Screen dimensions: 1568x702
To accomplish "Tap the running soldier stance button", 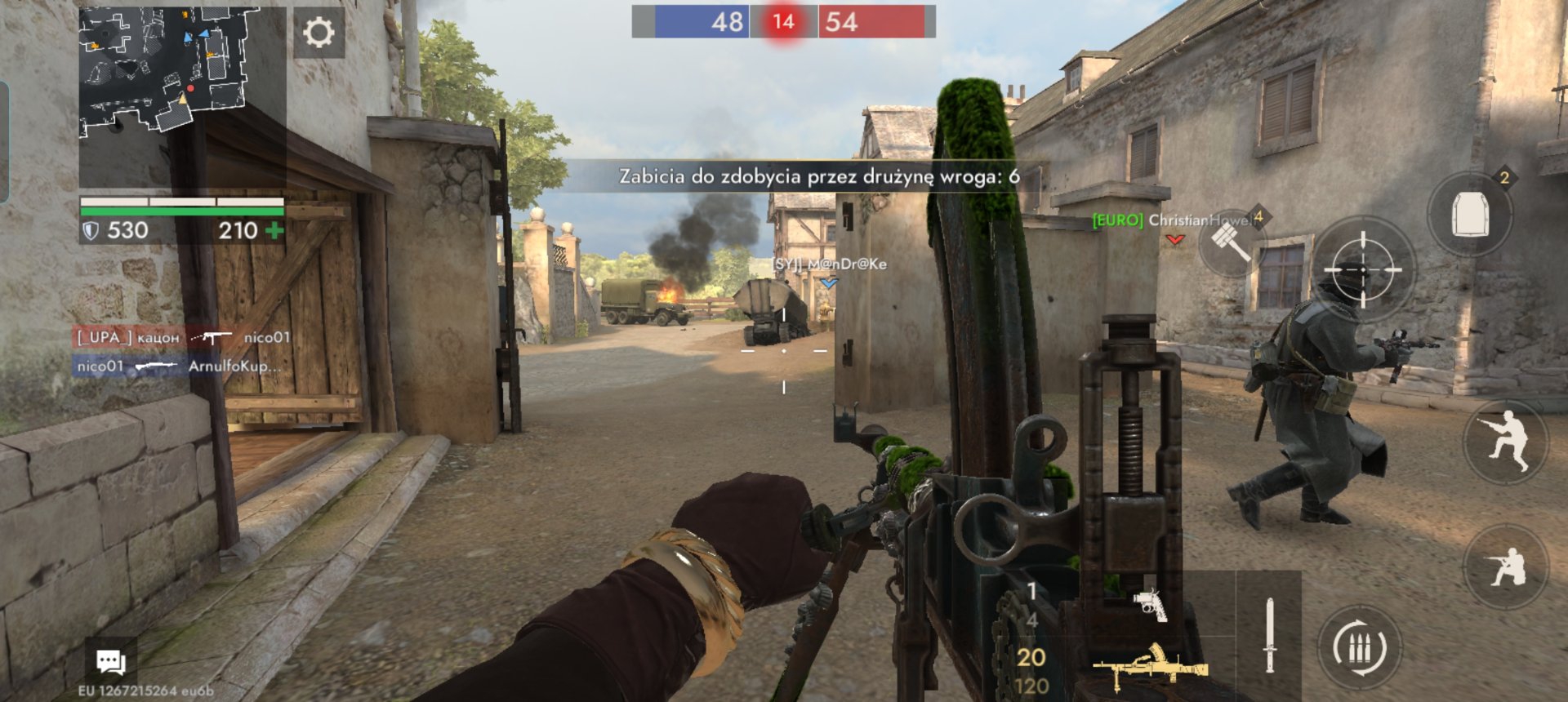I will 1507,442.
